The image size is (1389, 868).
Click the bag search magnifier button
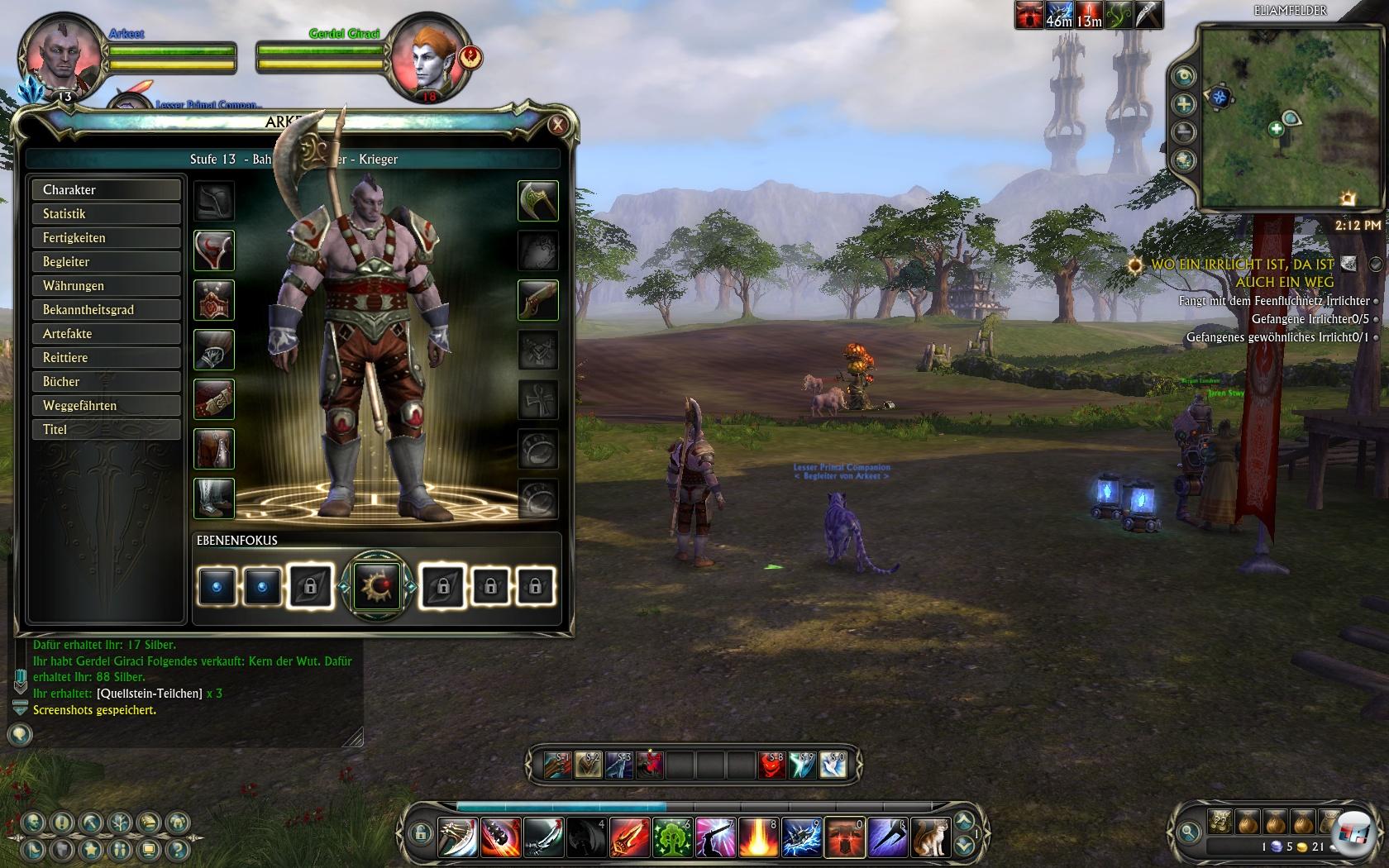[1189, 832]
